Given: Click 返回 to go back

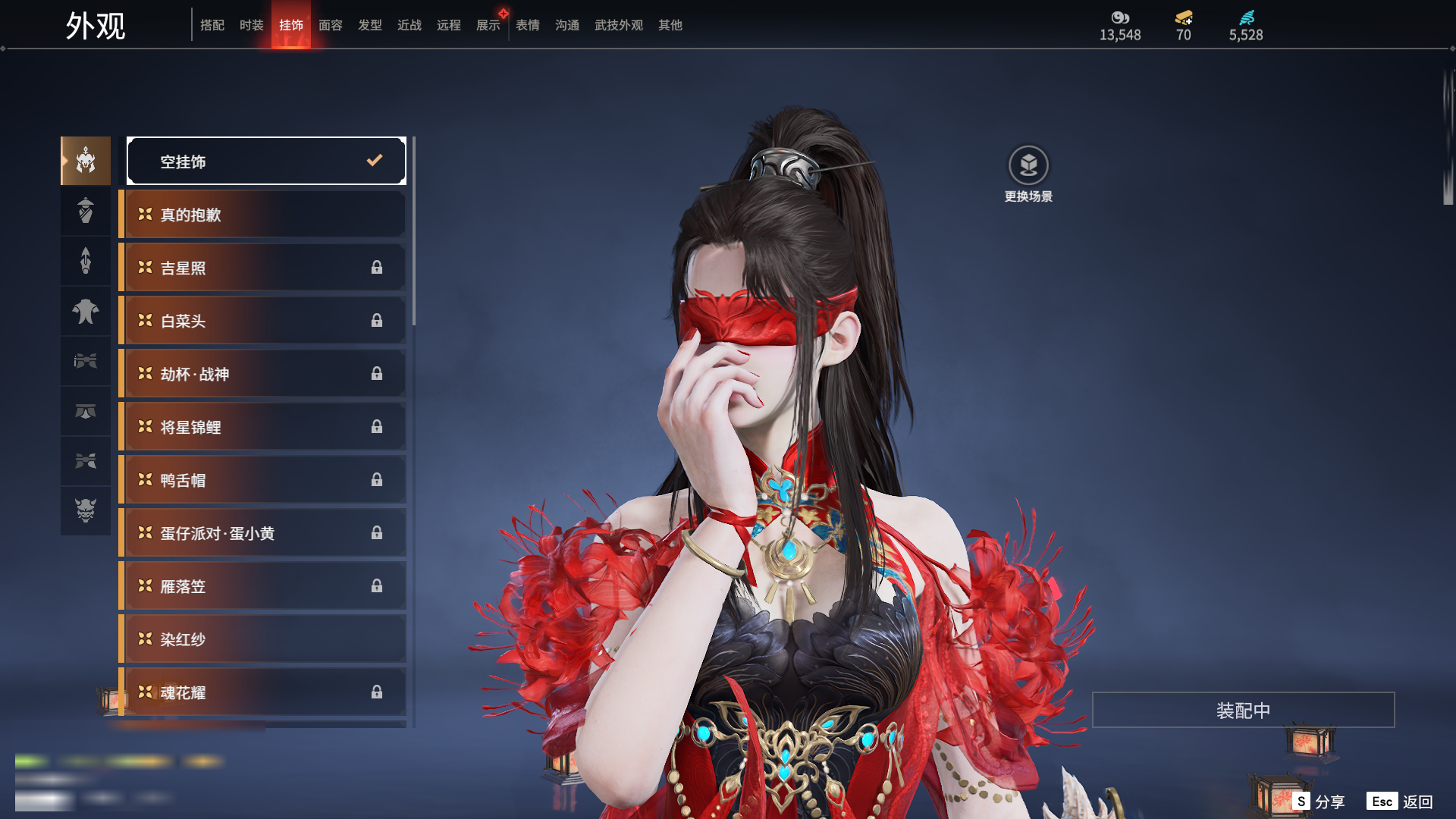Looking at the screenshot, I should [x=1400, y=802].
